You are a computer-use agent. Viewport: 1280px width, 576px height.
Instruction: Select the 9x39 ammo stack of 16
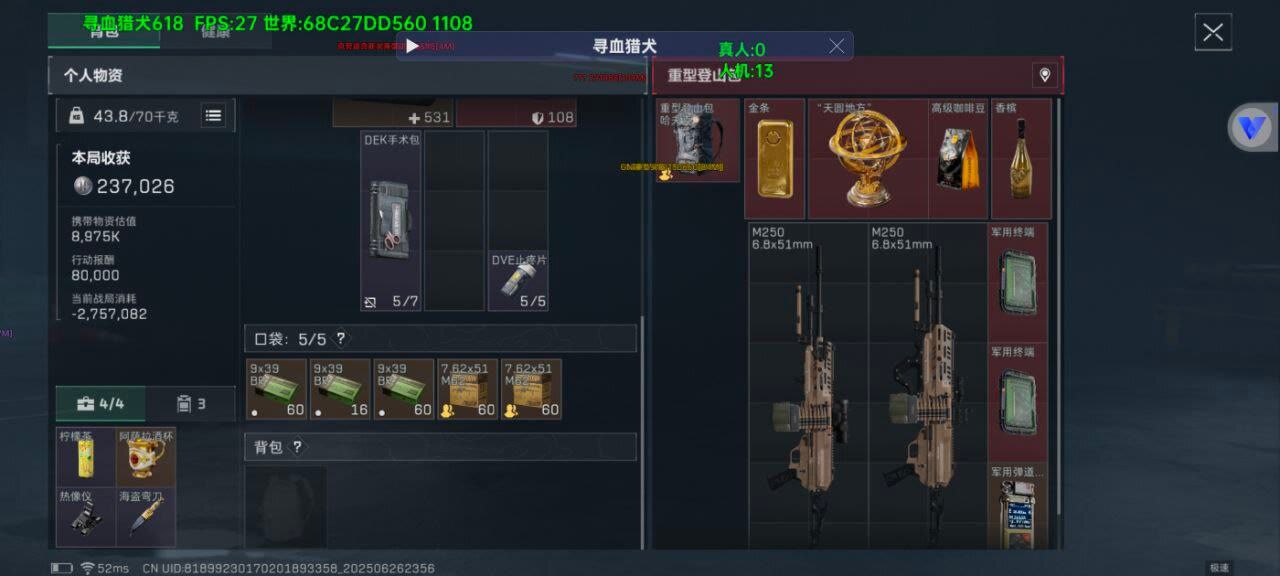tap(340, 389)
